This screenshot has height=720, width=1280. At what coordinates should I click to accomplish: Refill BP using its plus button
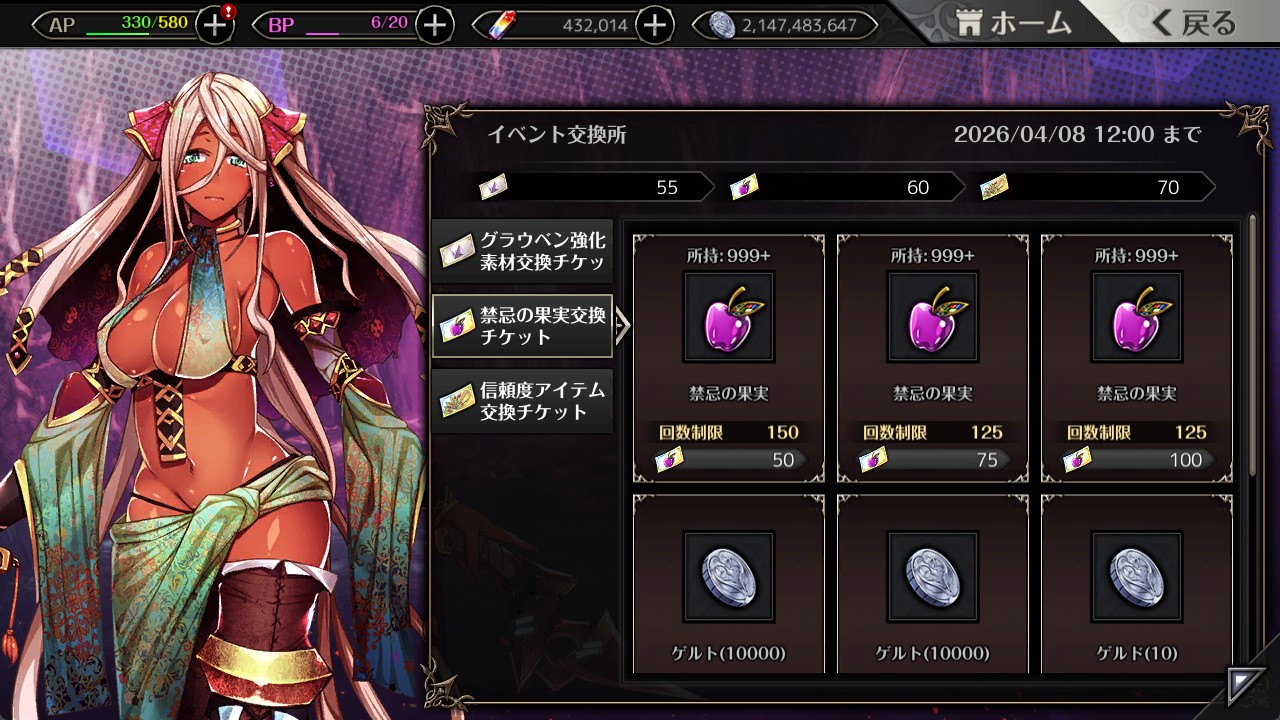434,25
